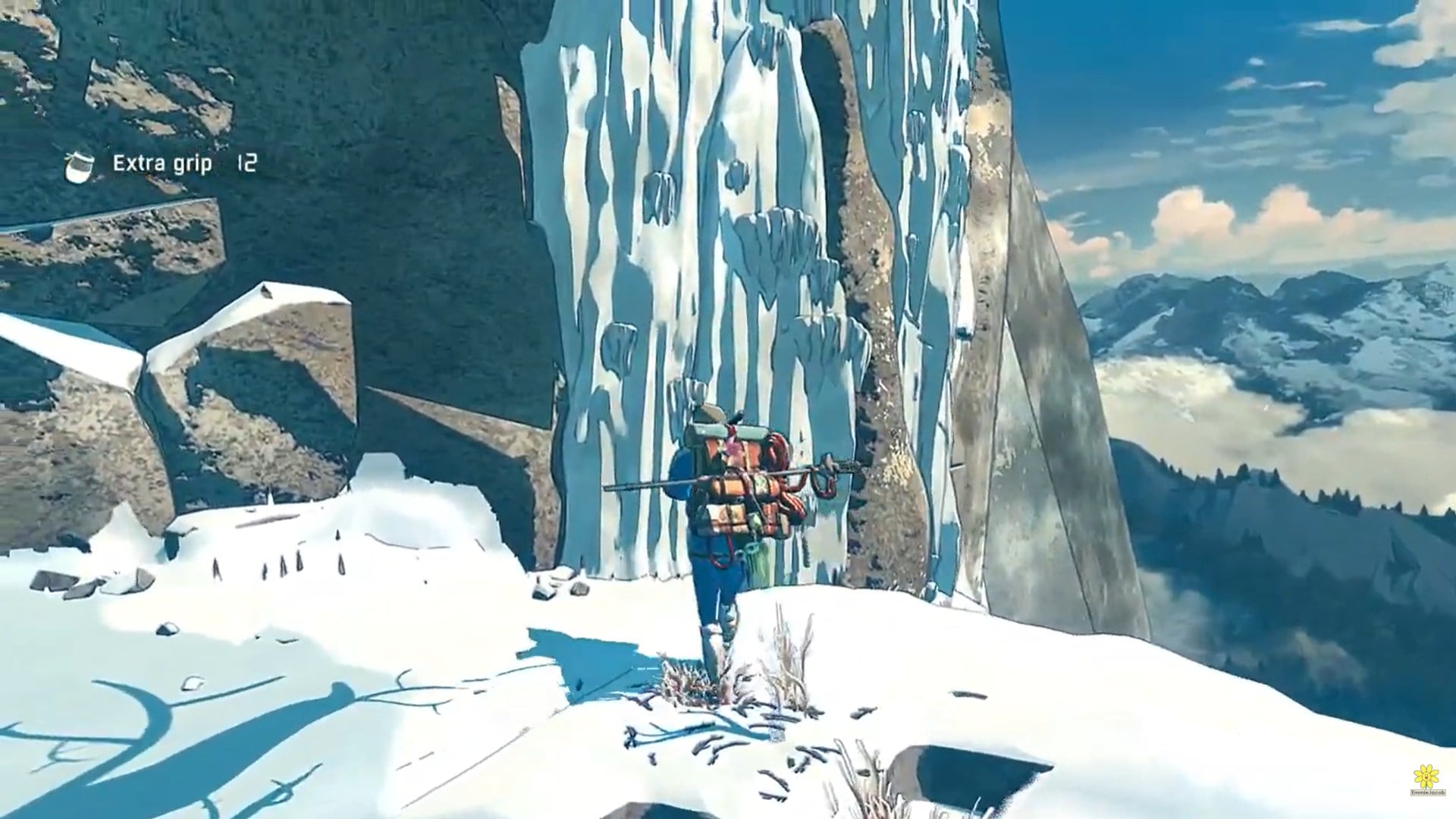Click the number 12 next to Extra grip

point(249,162)
